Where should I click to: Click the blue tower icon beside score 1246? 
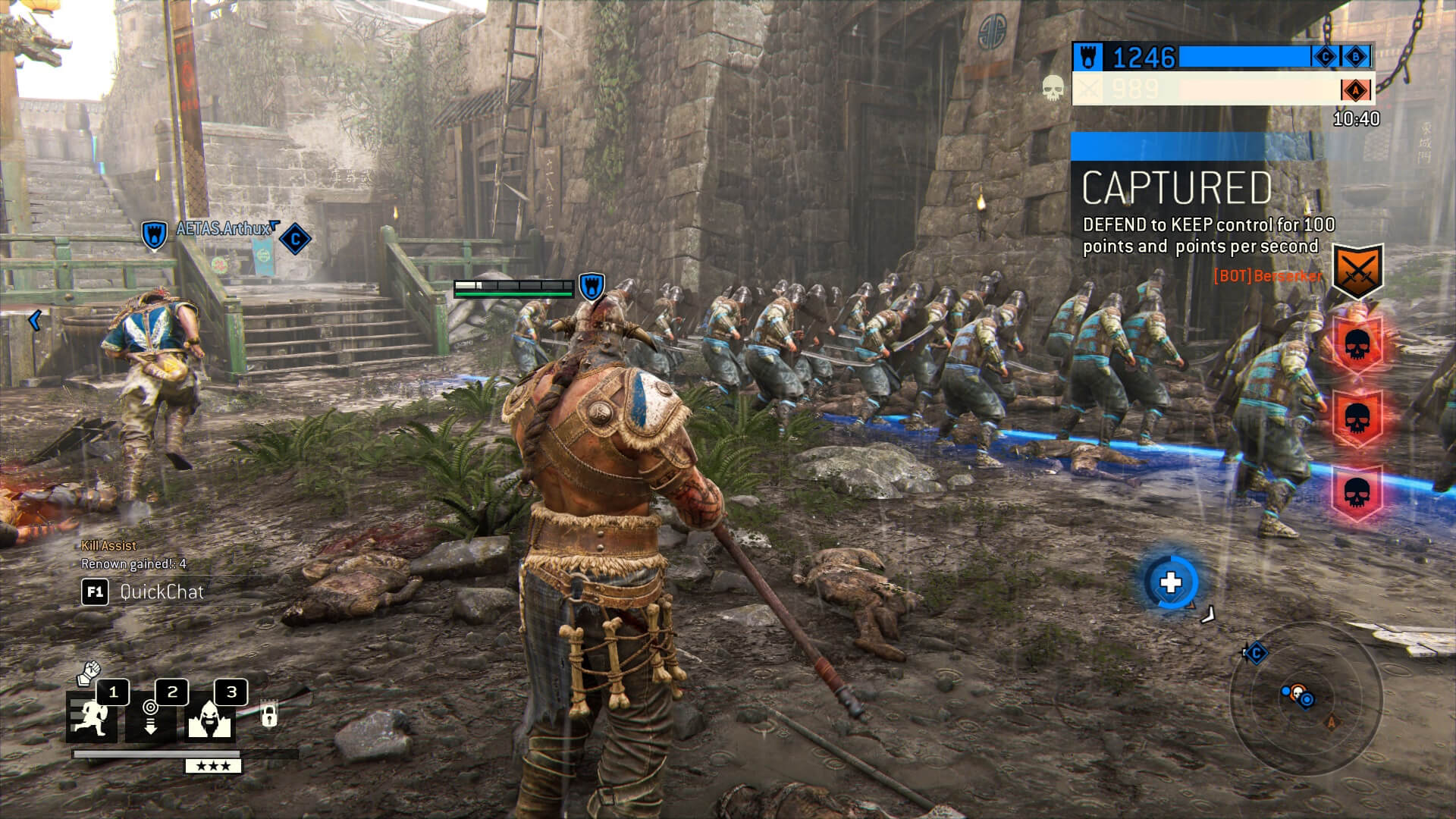[x=1087, y=57]
